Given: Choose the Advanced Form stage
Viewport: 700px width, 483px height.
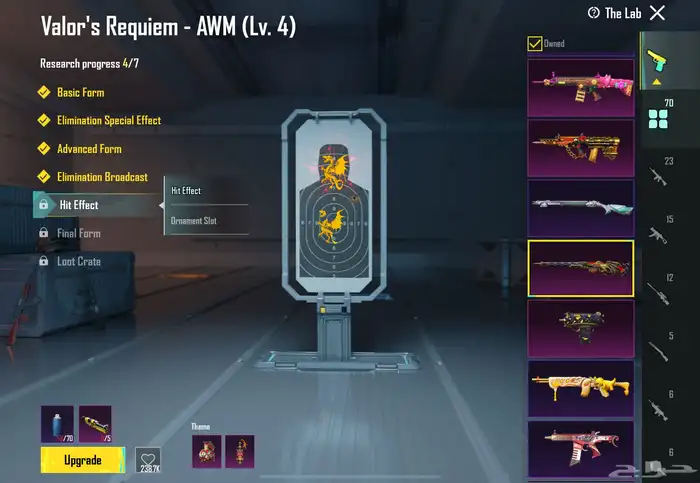Looking at the screenshot, I should [89, 149].
